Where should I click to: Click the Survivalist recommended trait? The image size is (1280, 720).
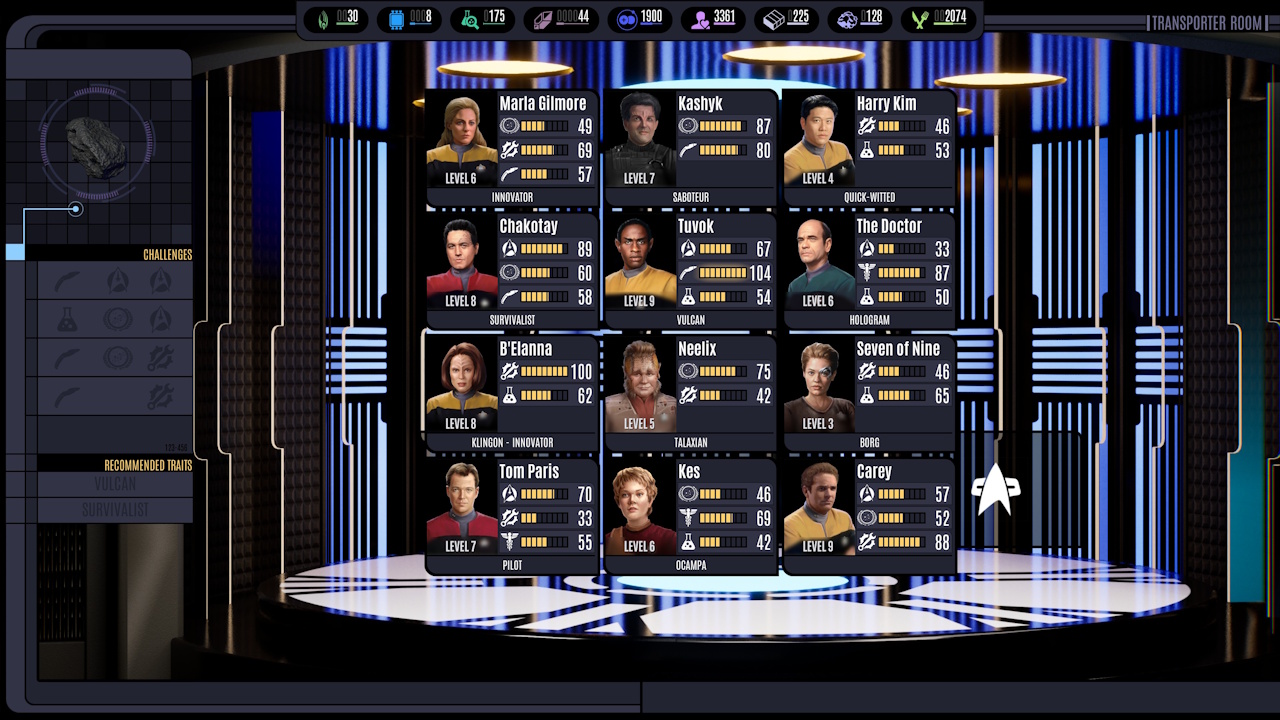(115, 510)
